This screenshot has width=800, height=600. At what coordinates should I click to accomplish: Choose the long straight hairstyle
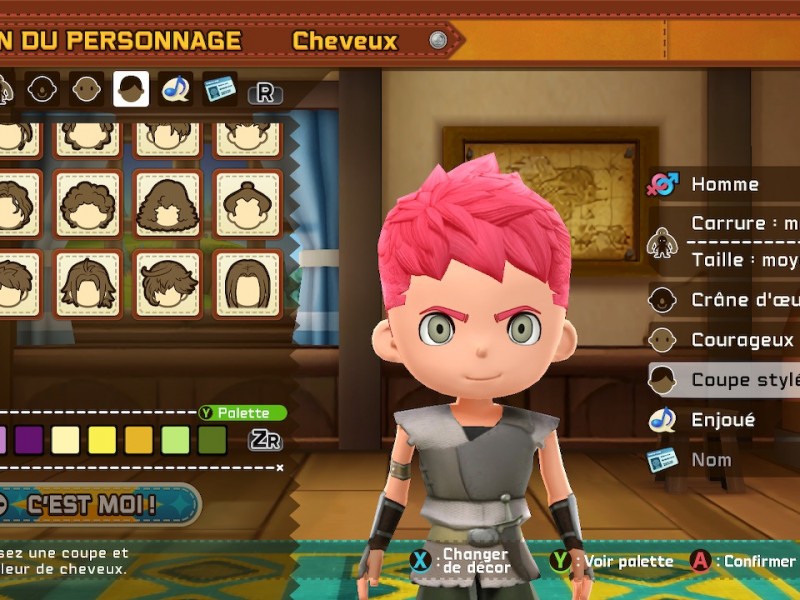point(248,284)
